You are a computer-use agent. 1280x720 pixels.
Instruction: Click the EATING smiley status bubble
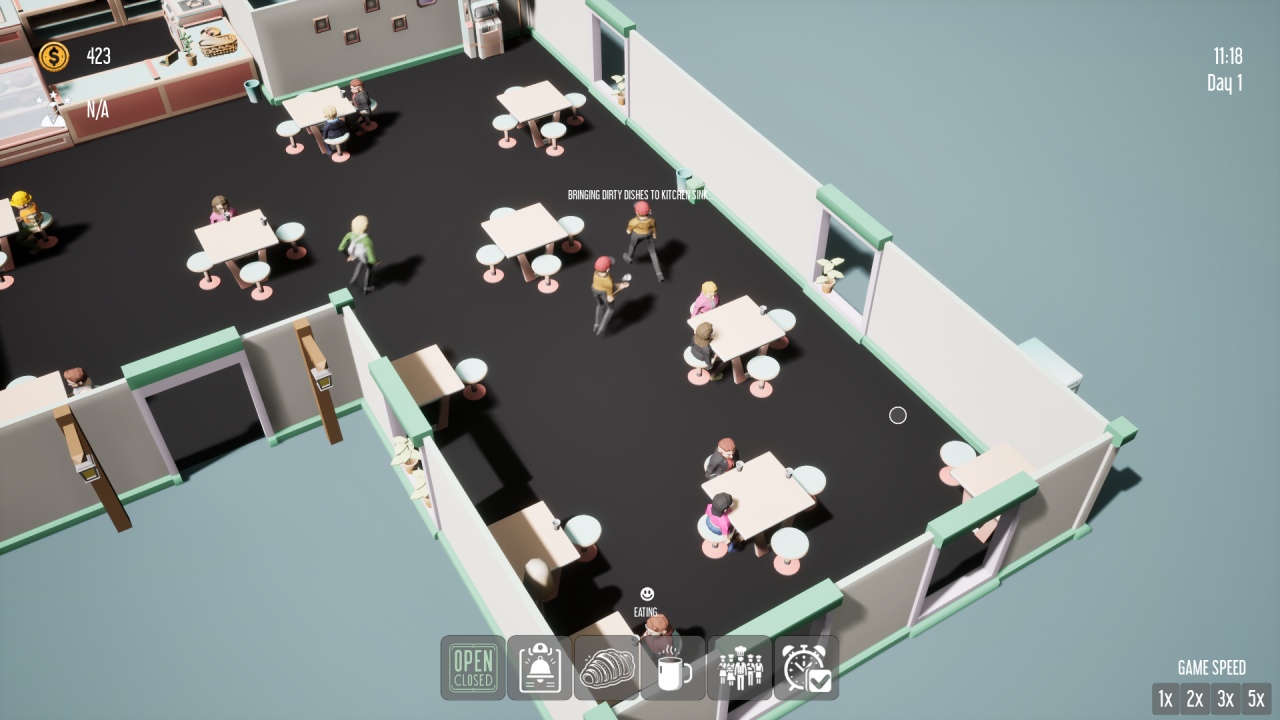(645, 597)
